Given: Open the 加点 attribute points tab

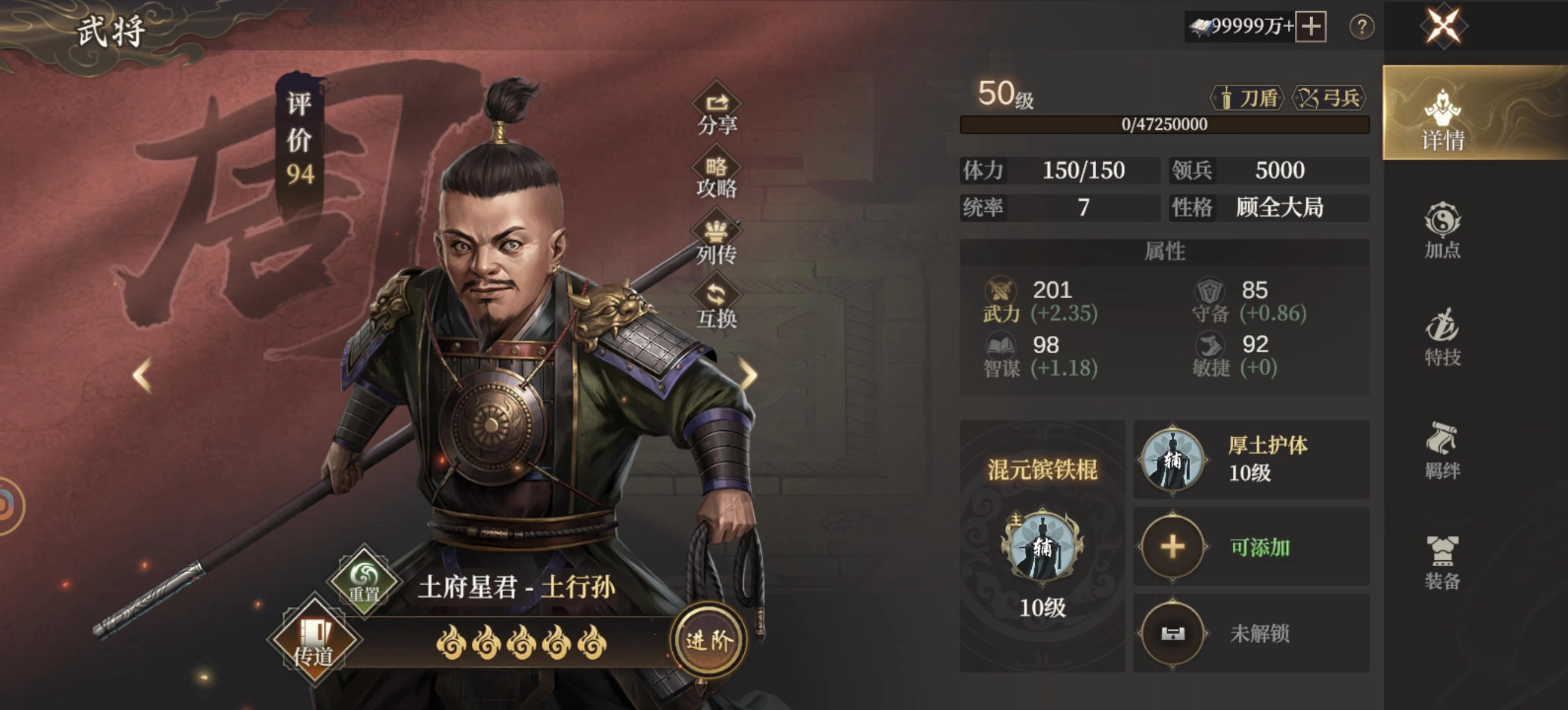Looking at the screenshot, I should (x=1442, y=230).
